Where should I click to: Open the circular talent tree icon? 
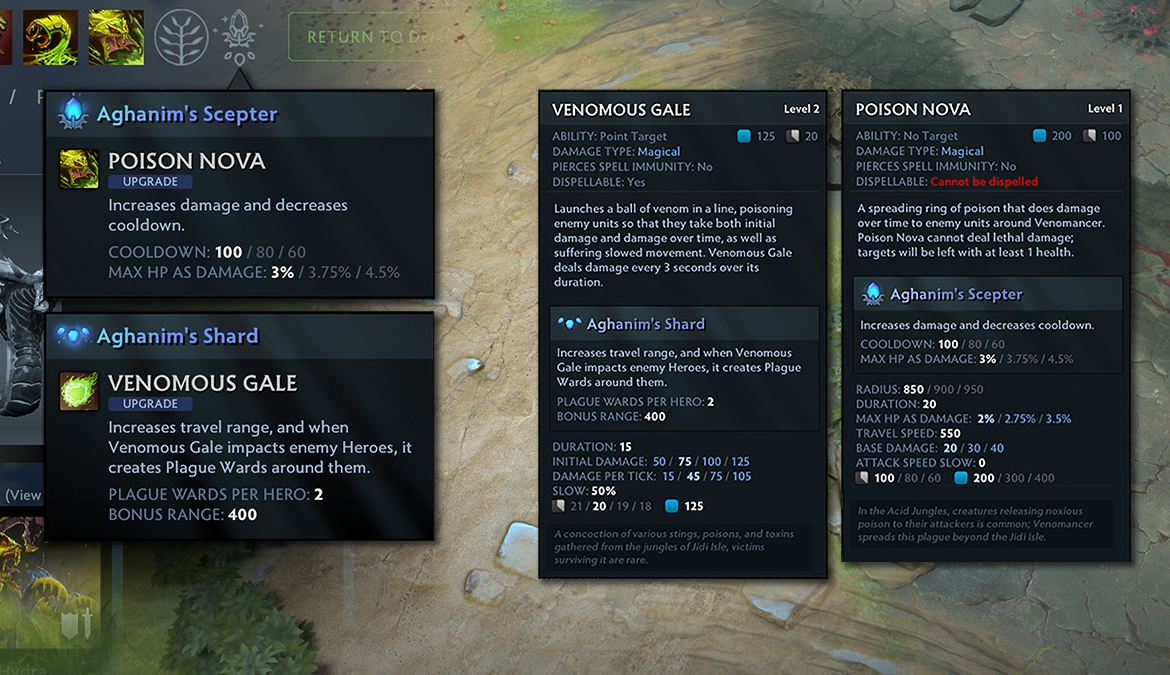click(182, 37)
